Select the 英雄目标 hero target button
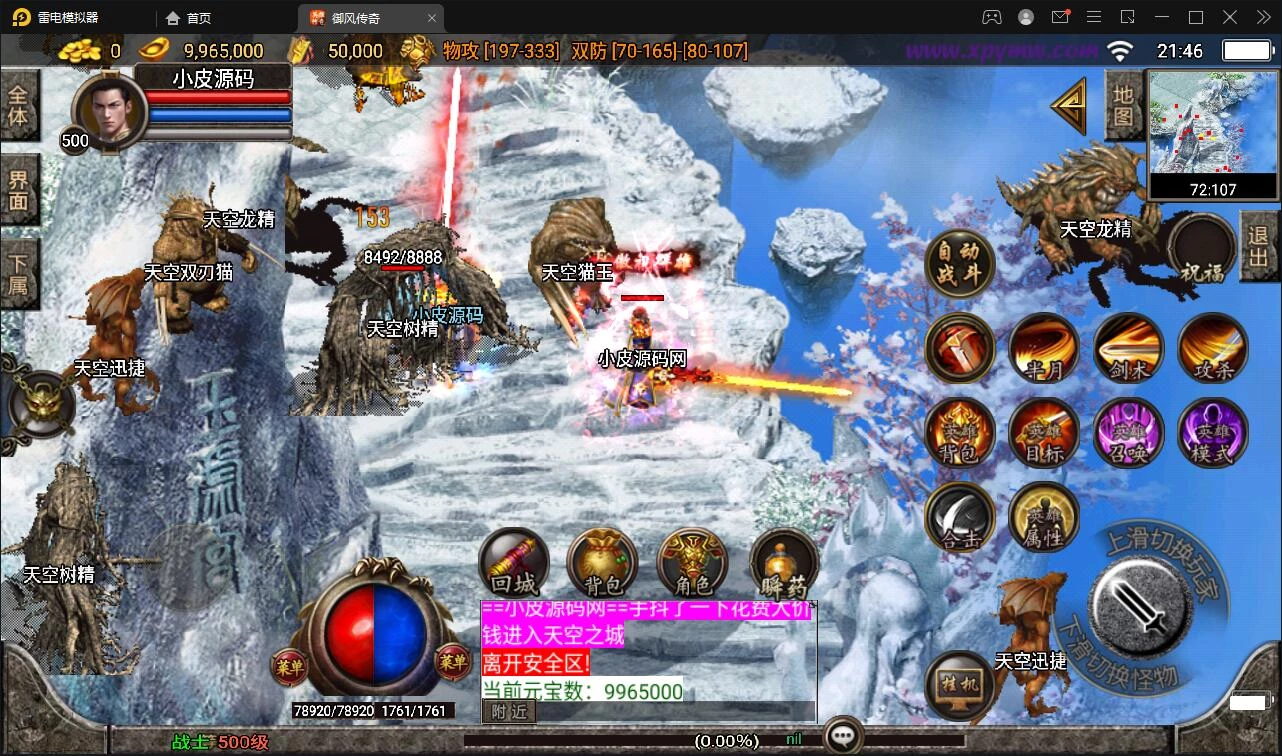 click(x=1043, y=432)
